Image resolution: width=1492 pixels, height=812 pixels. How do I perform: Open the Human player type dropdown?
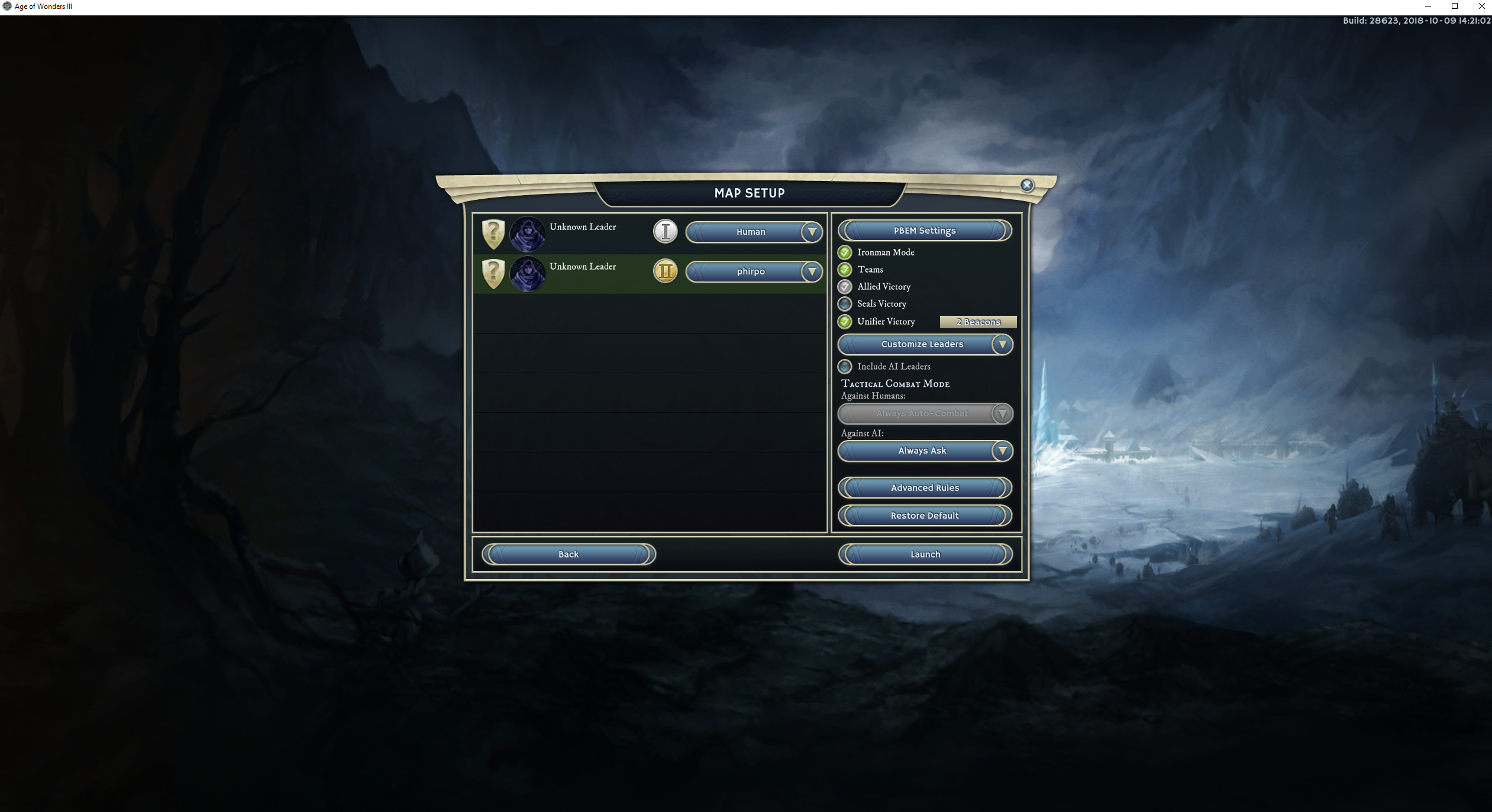pos(753,232)
